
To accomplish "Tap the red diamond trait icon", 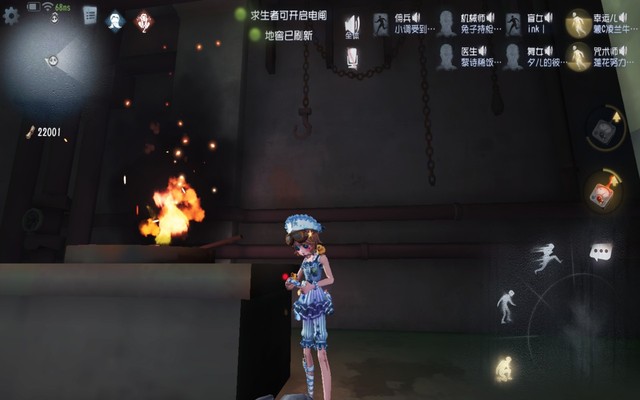I will pyautogui.click(x=143, y=21).
